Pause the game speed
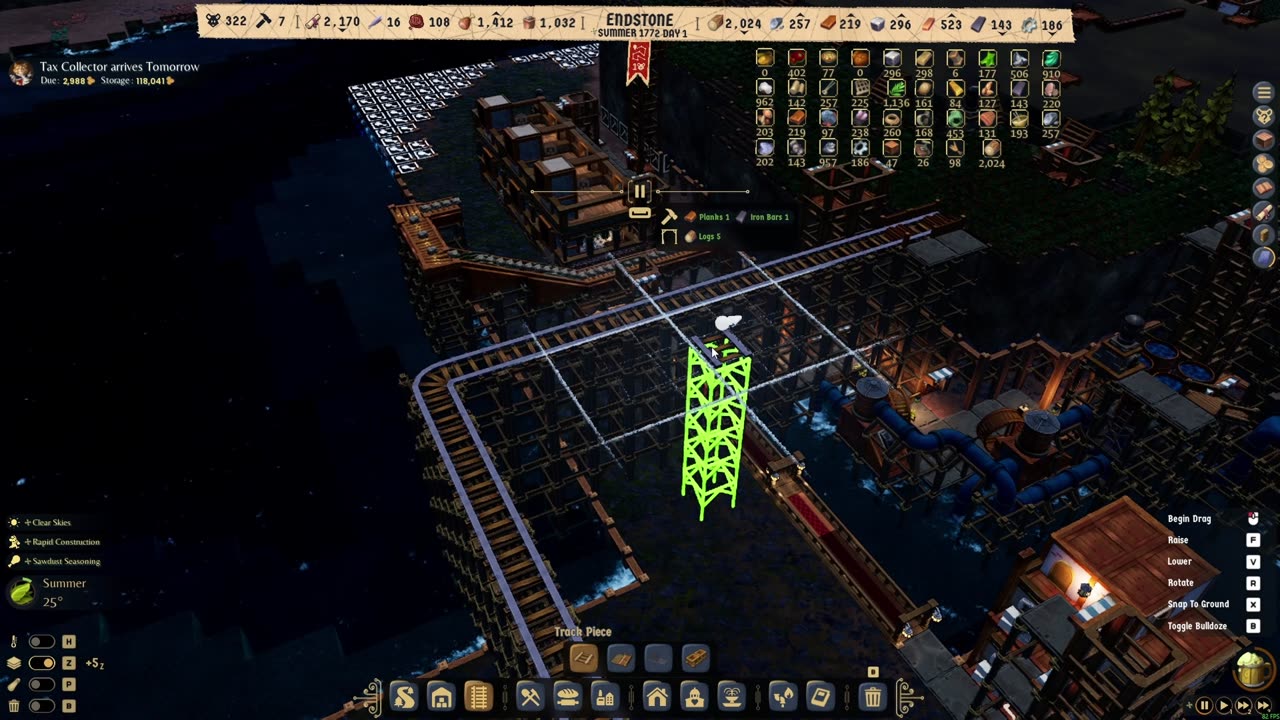The image size is (1280, 720). (x=1204, y=706)
